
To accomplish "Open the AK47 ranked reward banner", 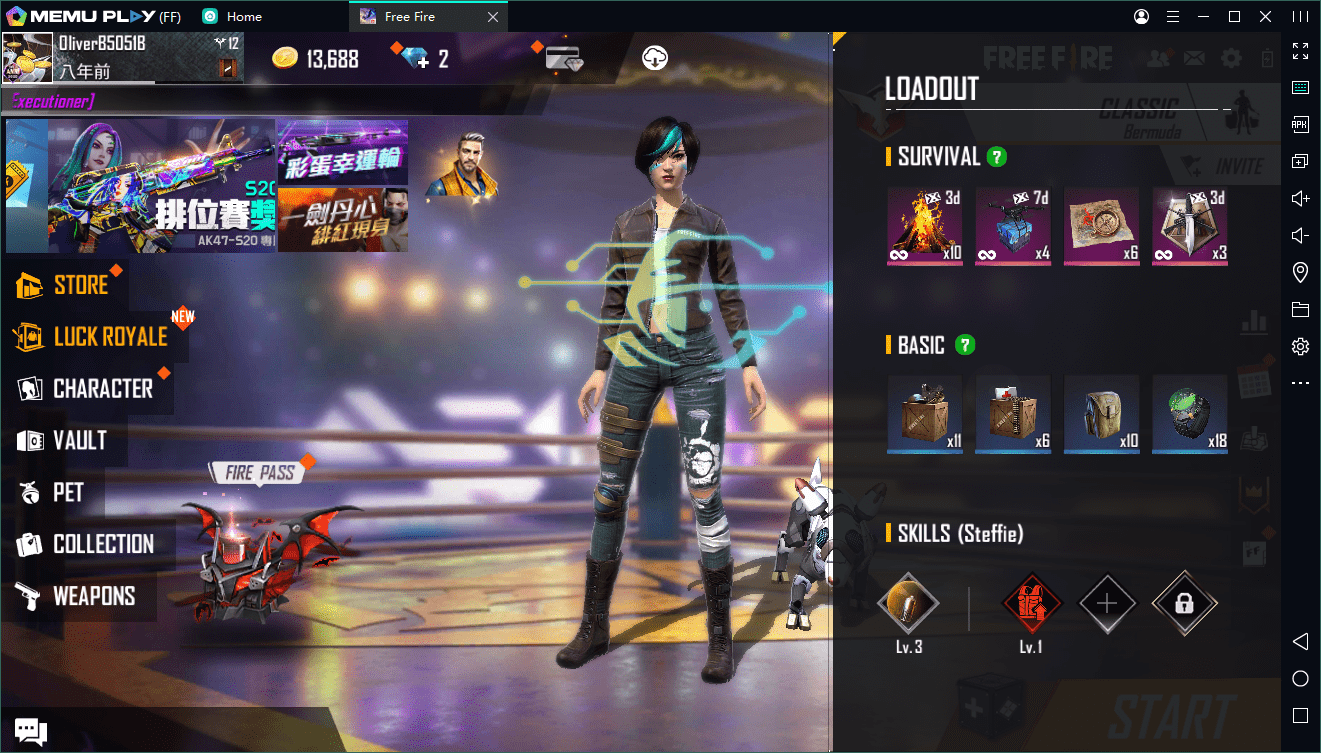I will [141, 186].
